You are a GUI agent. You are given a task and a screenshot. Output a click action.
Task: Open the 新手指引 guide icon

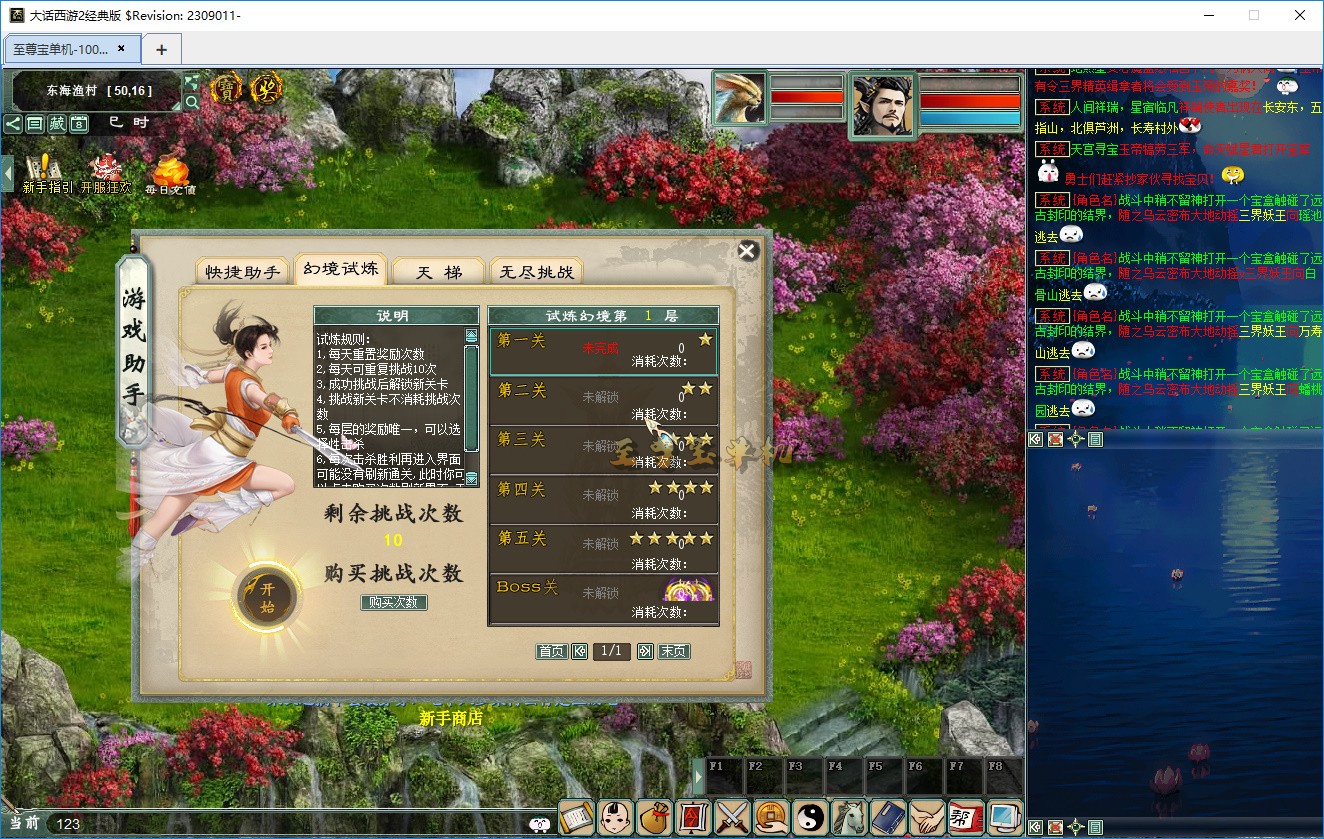tap(46, 173)
